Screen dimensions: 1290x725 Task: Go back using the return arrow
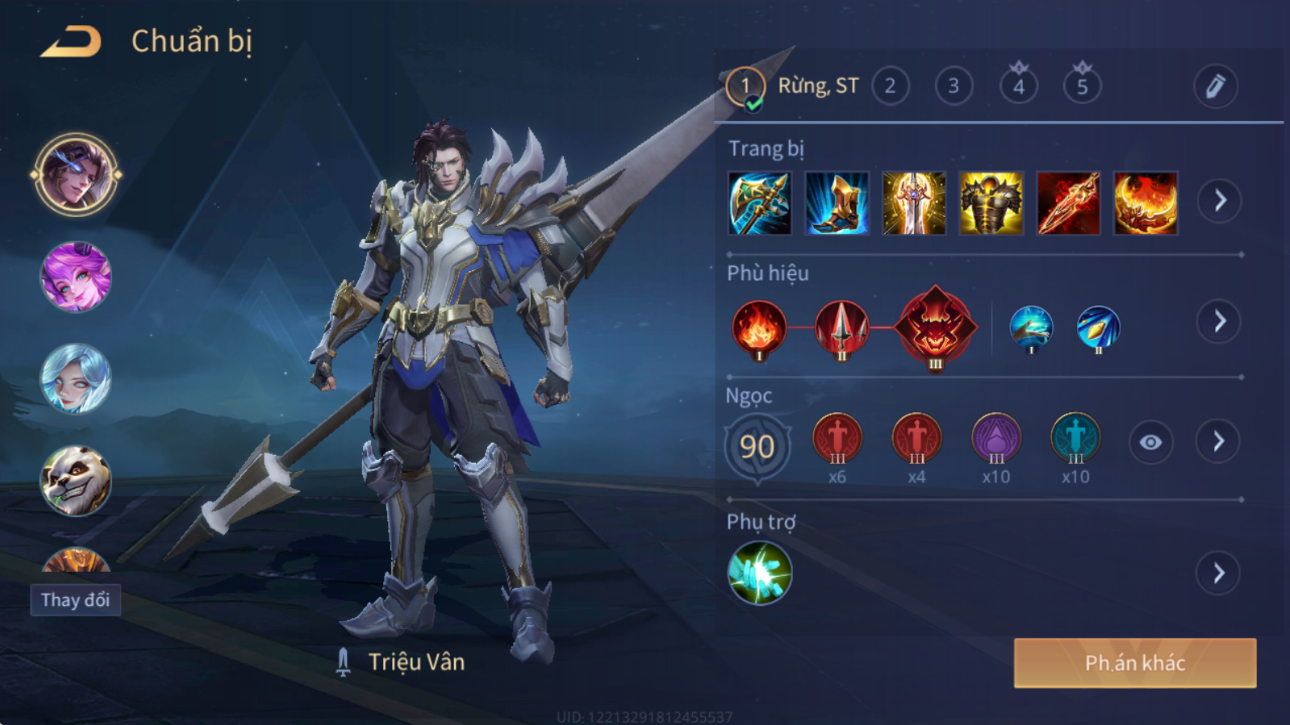click(x=71, y=42)
